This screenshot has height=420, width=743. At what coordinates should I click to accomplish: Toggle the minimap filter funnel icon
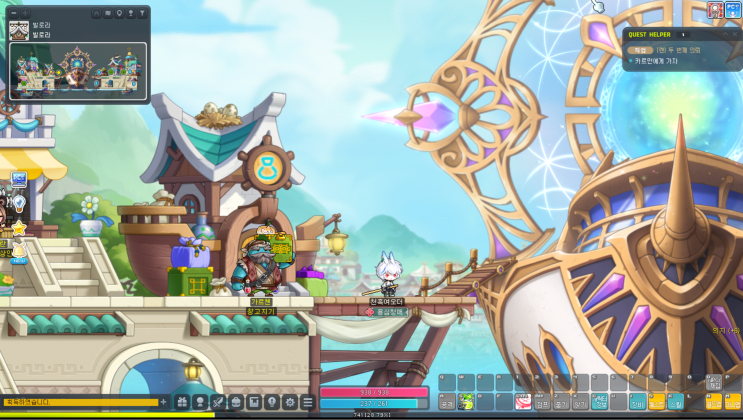(143, 14)
